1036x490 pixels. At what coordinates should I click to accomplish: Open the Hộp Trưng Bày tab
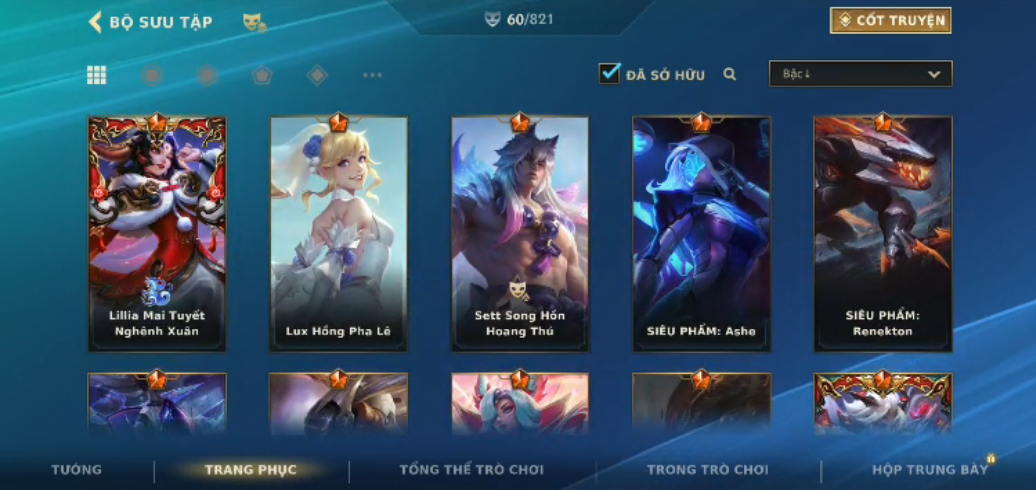929,469
